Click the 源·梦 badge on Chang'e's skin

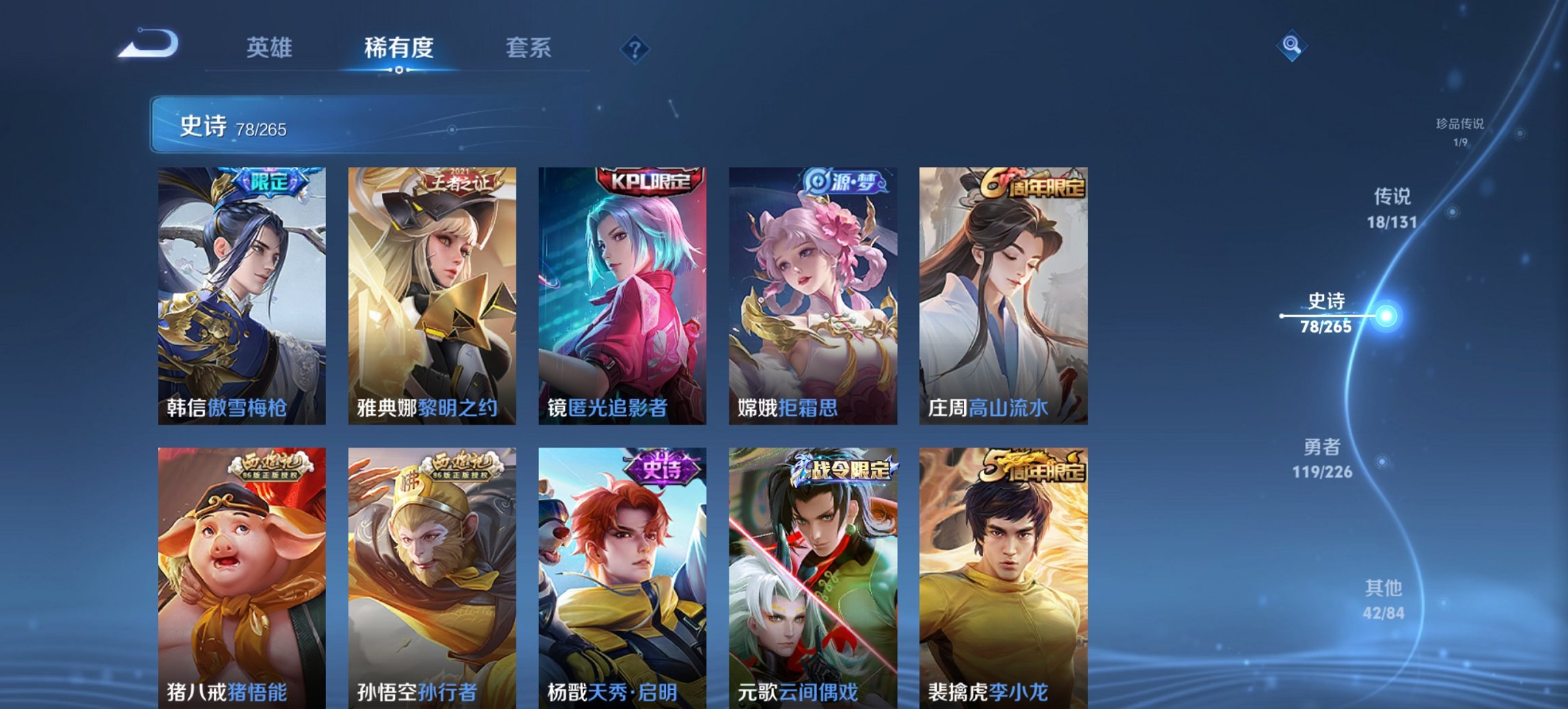coord(840,179)
